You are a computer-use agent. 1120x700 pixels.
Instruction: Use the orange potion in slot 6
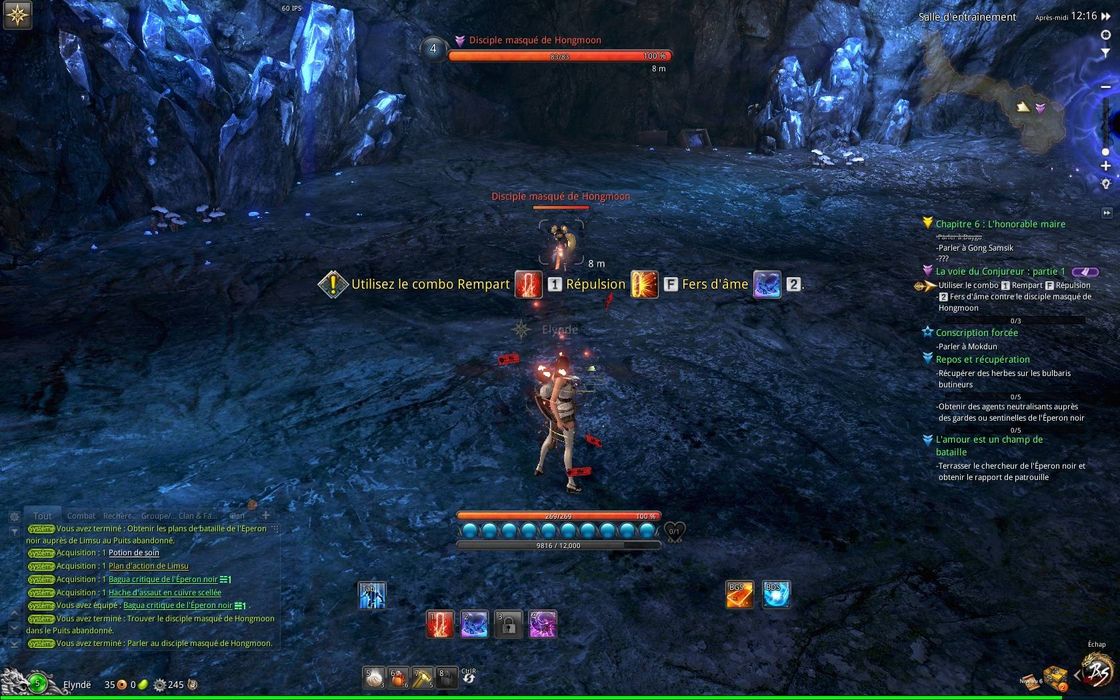[398, 678]
